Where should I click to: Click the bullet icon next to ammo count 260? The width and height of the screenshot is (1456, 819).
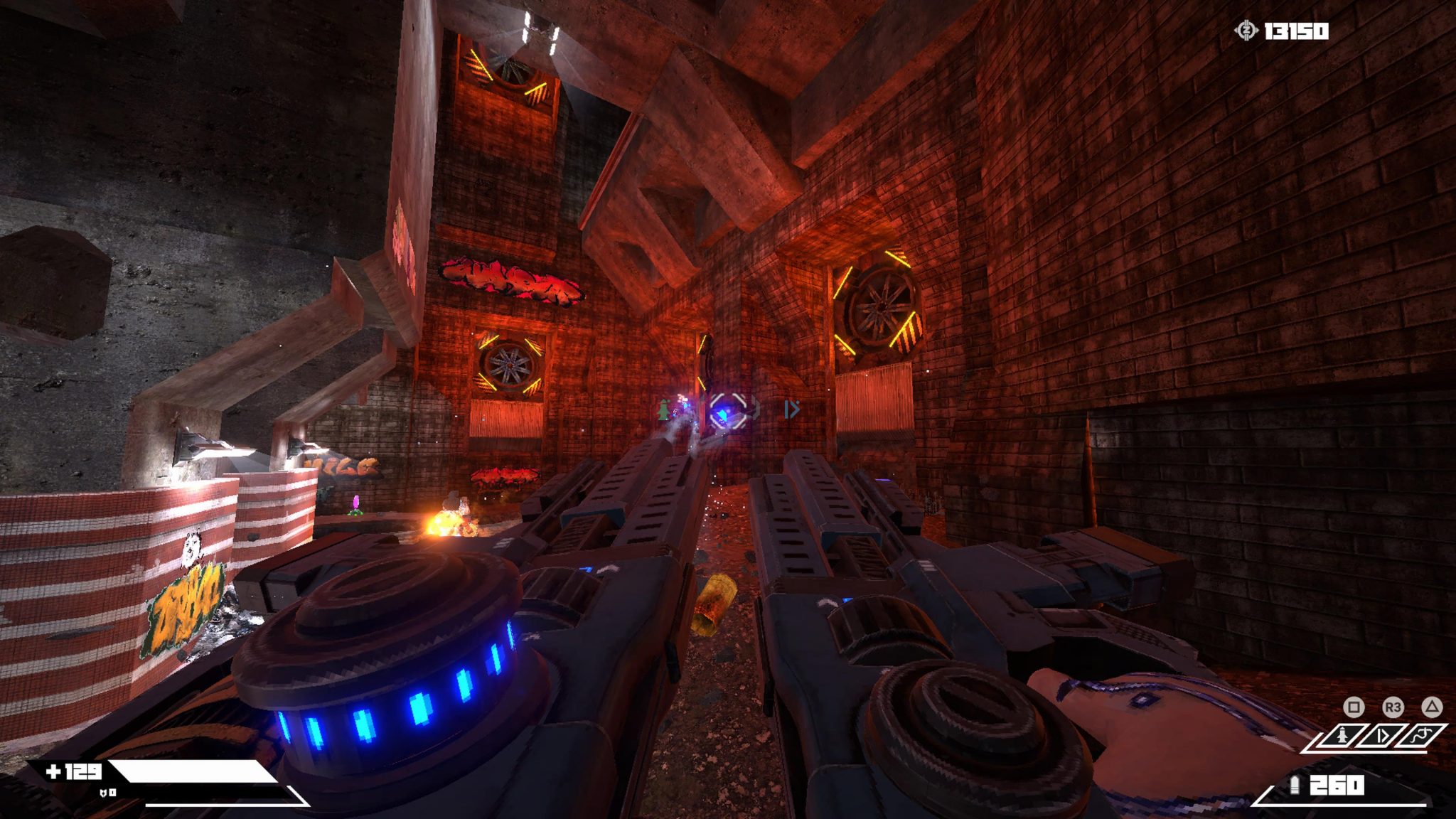1295,785
